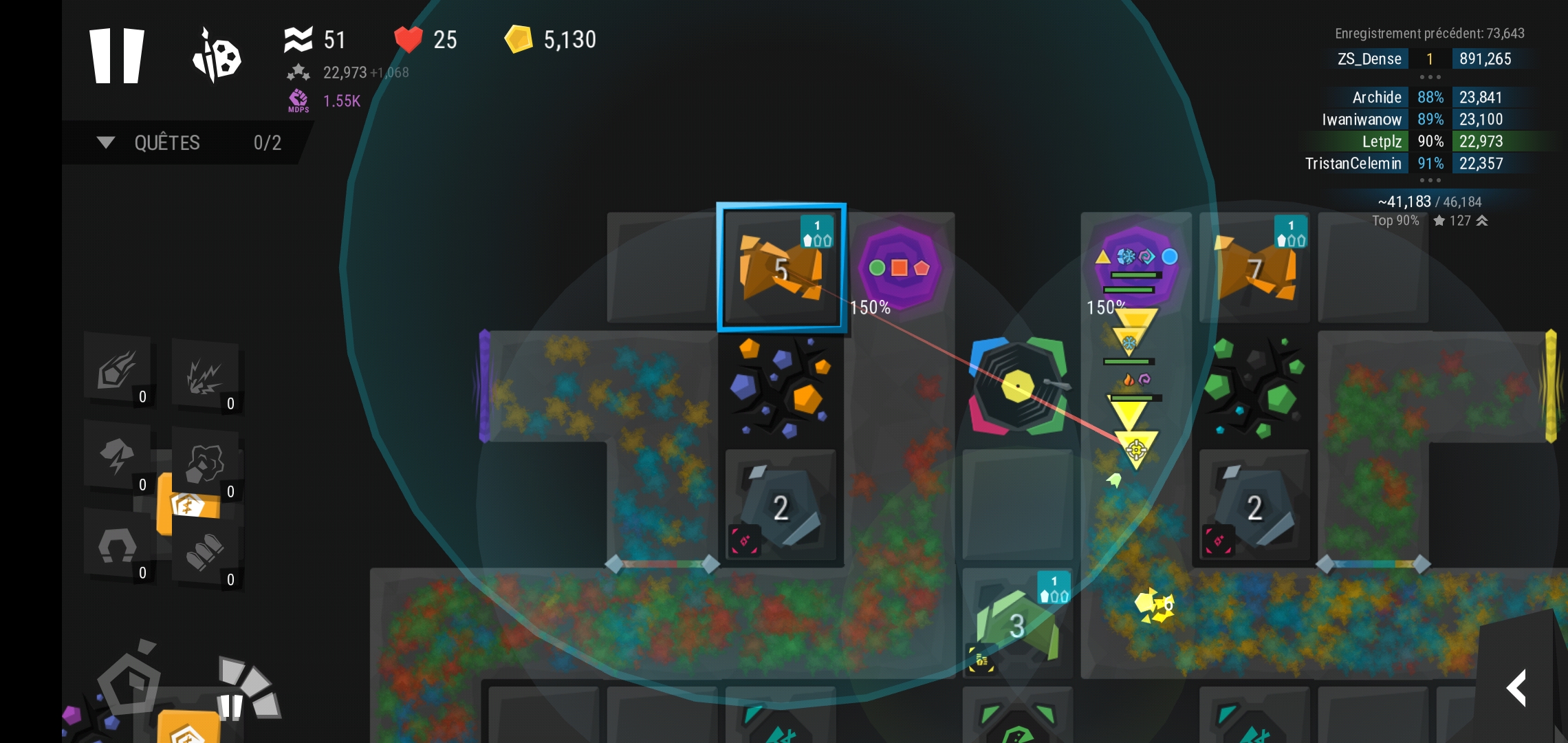Screen dimensions: 1568x743
Task: Use the firestorm burst ability
Action: [205, 376]
